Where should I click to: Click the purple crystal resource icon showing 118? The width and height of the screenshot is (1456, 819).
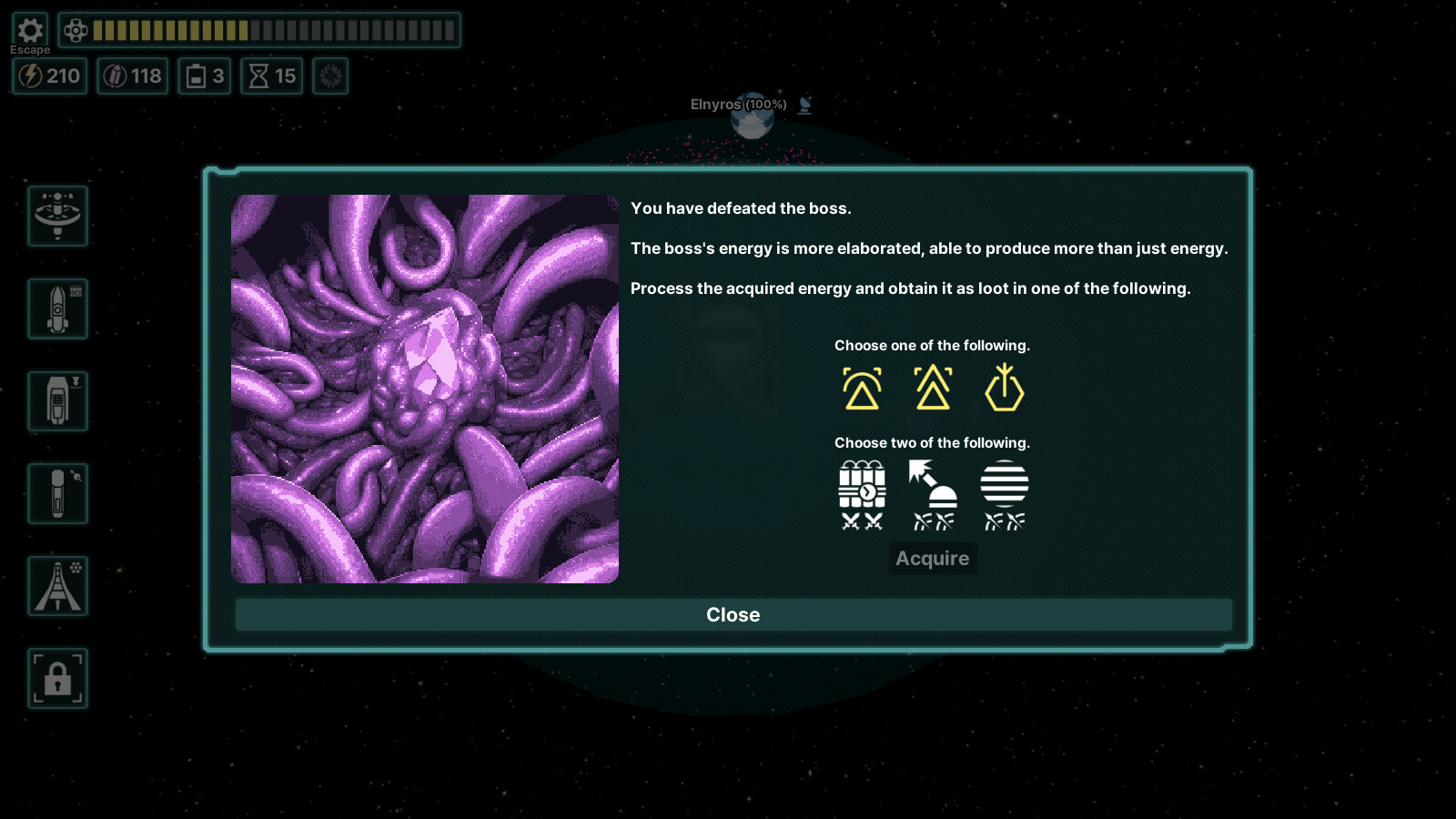pyautogui.click(x=133, y=76)
